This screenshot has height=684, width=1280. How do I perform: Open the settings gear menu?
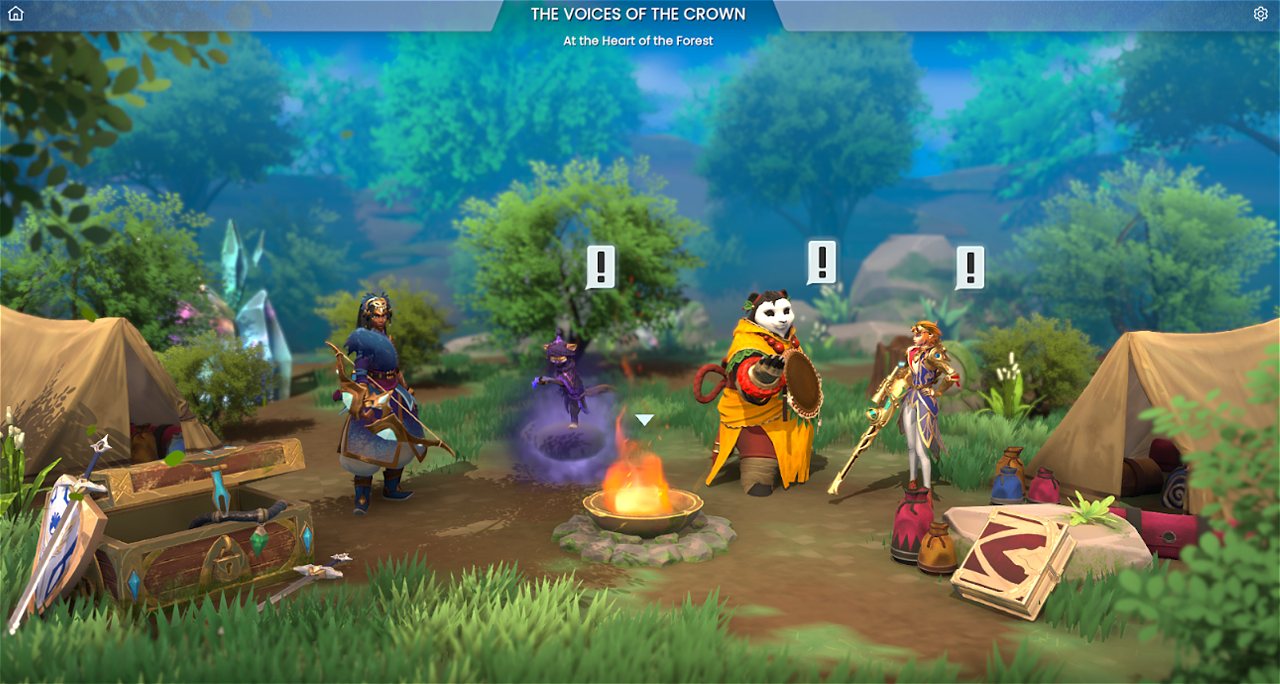[x=1260, y=14]
